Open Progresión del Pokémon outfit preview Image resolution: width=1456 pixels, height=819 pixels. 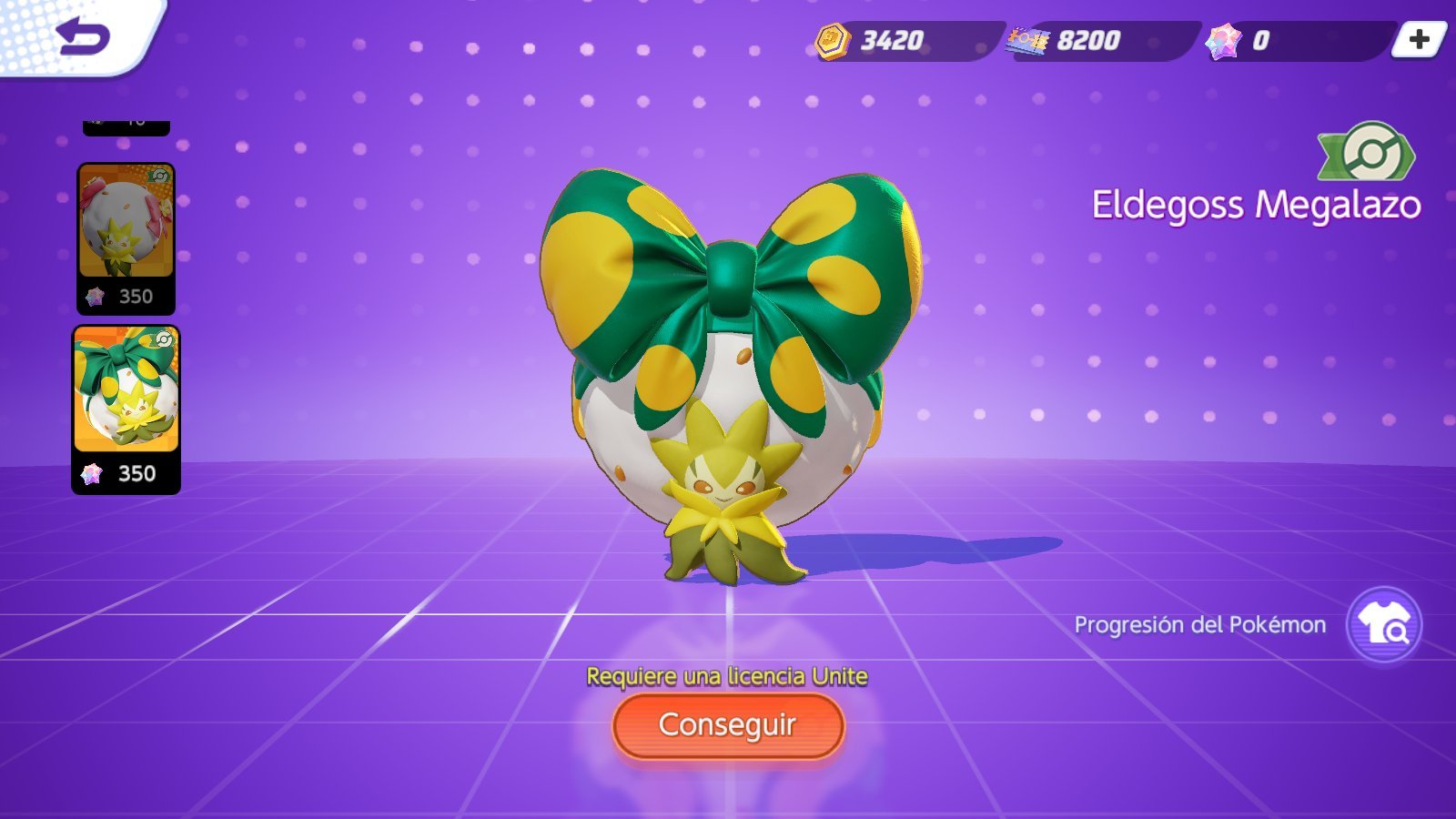(x=1383, y=625)
